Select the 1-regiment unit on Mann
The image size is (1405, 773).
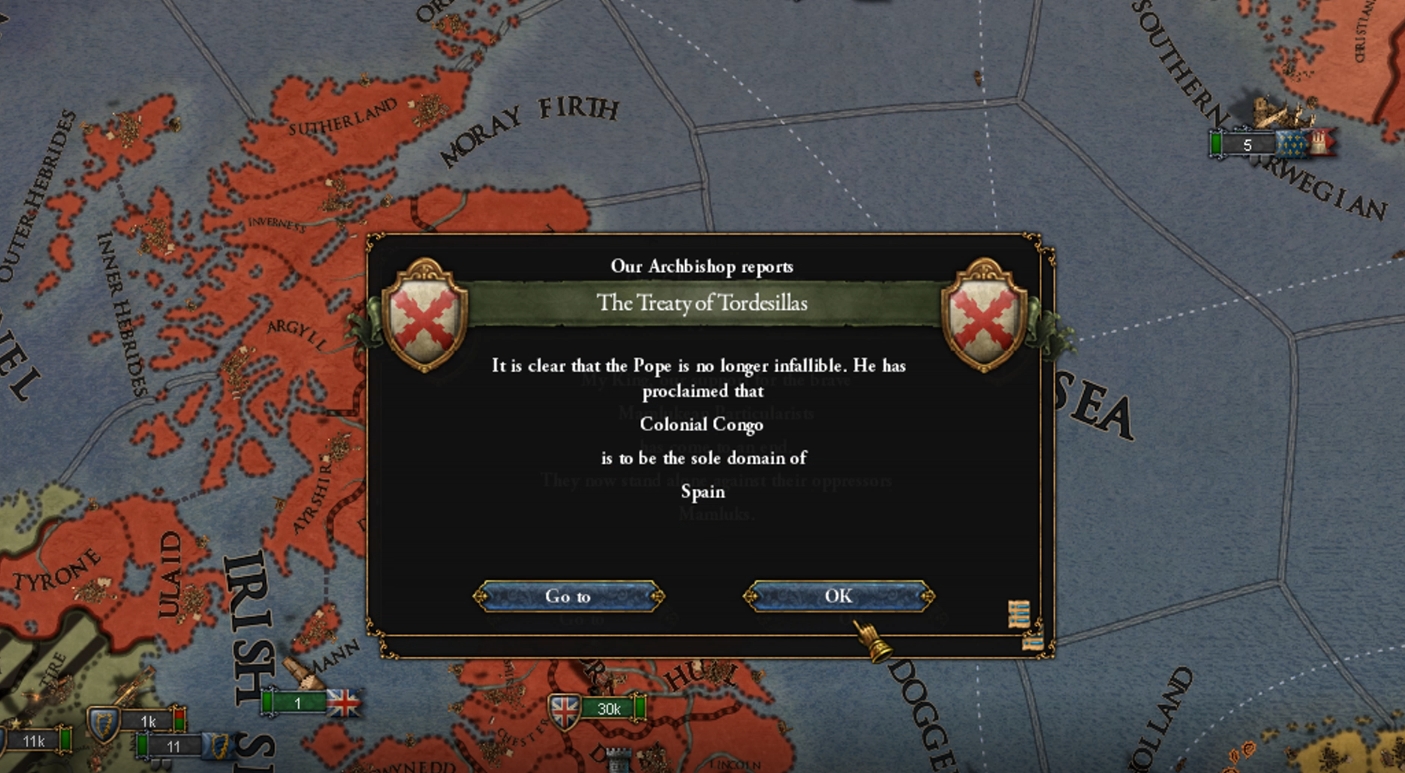[x=296, y=702]
